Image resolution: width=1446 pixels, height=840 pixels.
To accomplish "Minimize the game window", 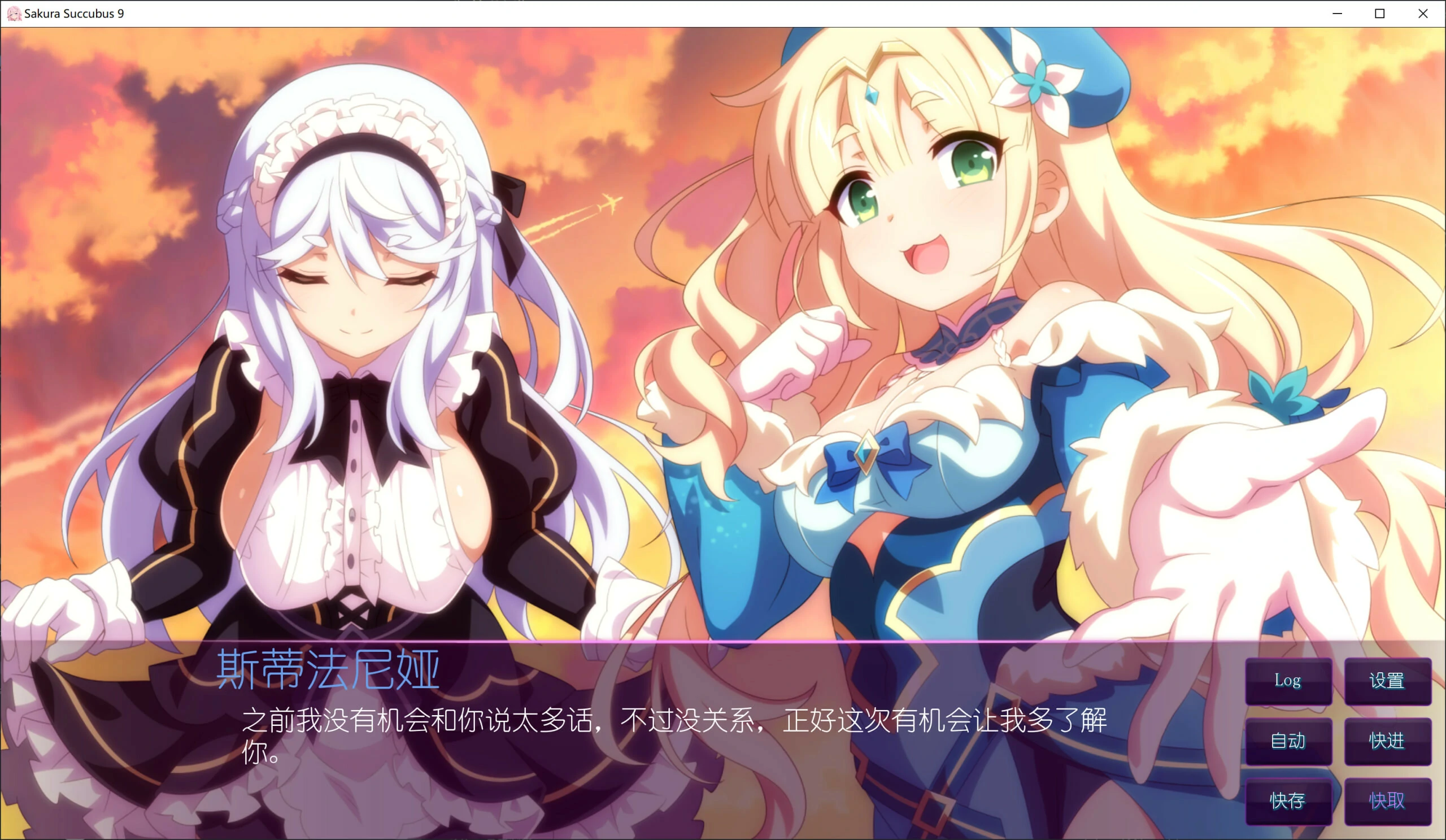I will [x=1337, y=12].
